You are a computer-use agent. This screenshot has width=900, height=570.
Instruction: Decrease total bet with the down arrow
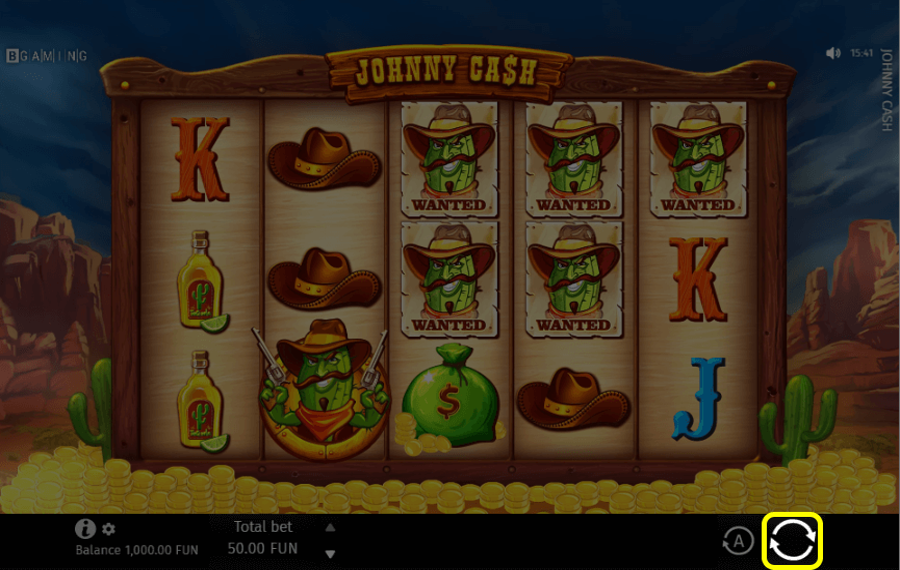(330, 553)
